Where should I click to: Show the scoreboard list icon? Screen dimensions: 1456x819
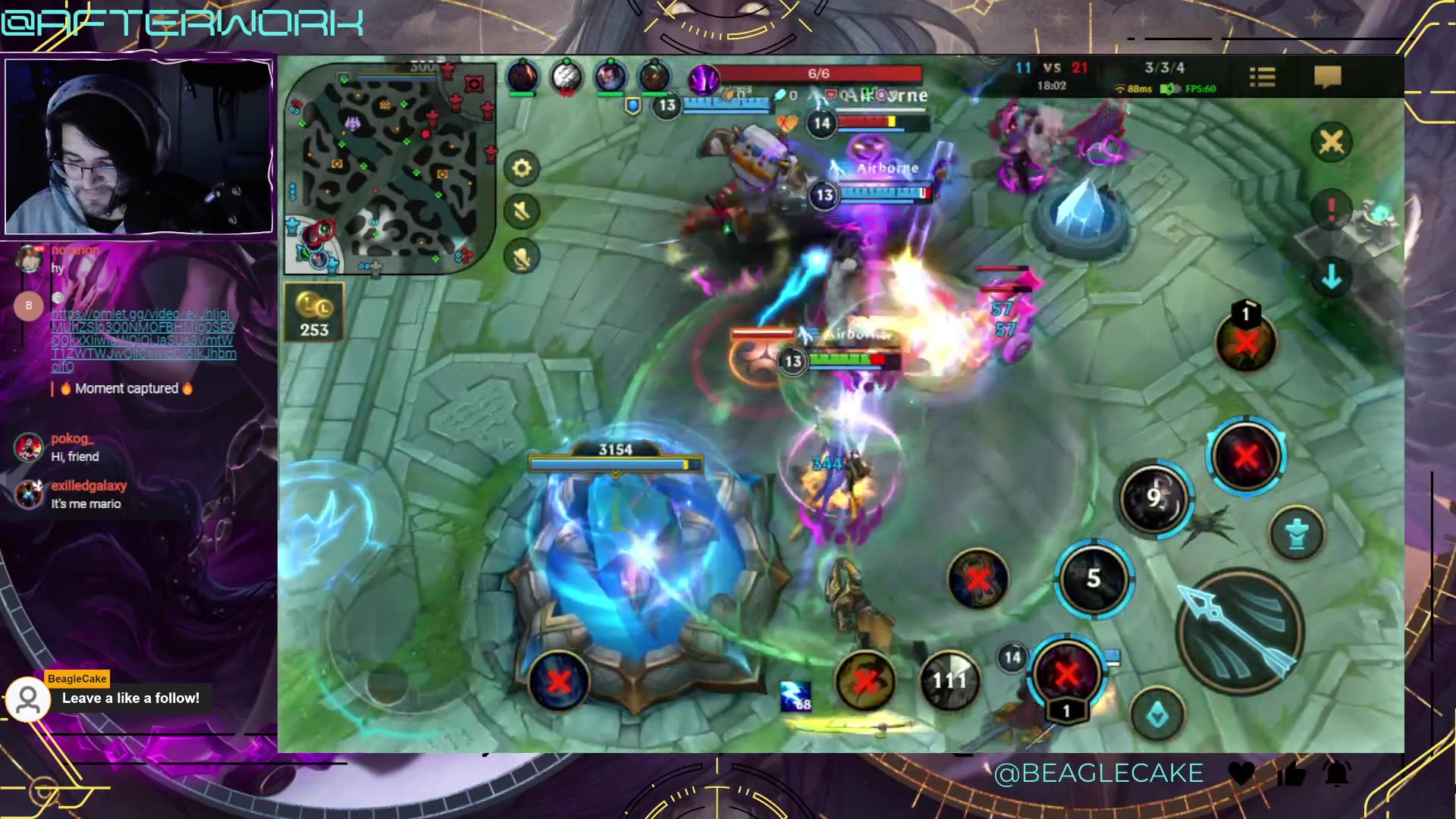[1263, 77]
